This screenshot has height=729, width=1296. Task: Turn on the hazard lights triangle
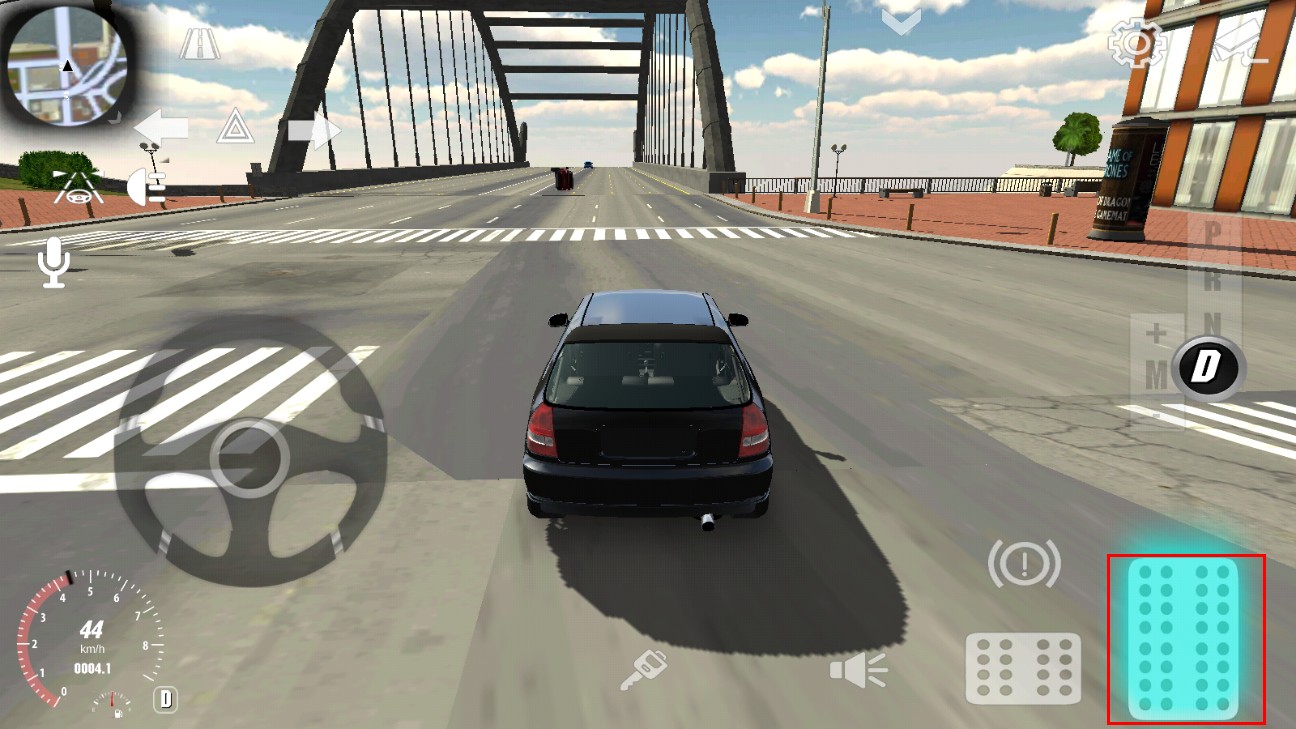(235, 127)
